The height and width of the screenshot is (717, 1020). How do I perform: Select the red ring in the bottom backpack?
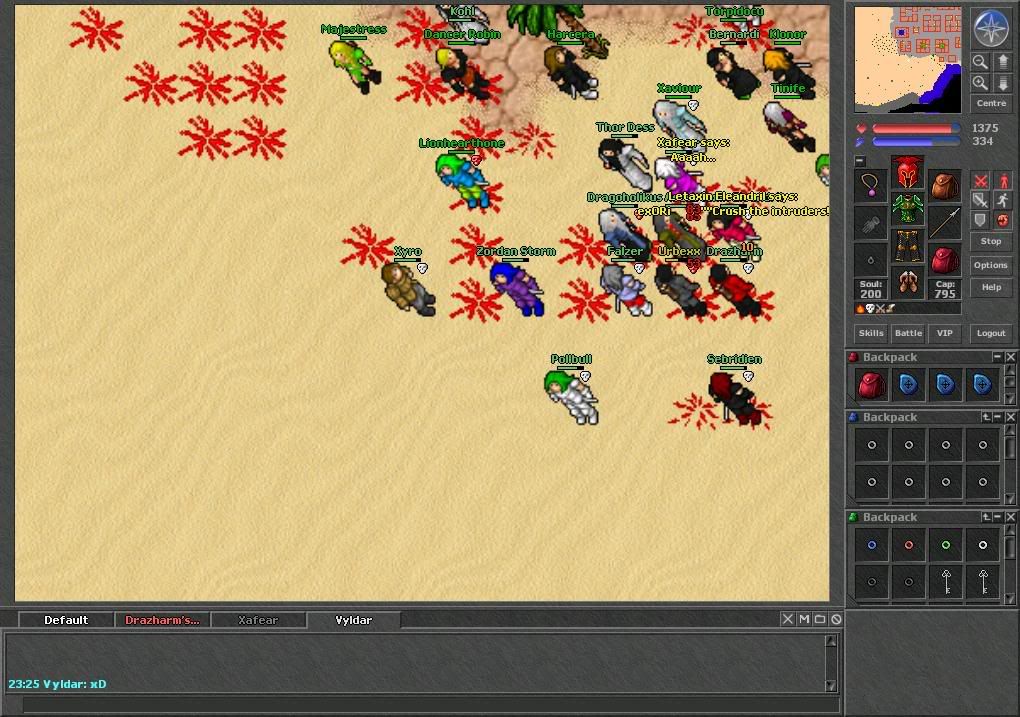pyautogui.click(x=908, y=546)
